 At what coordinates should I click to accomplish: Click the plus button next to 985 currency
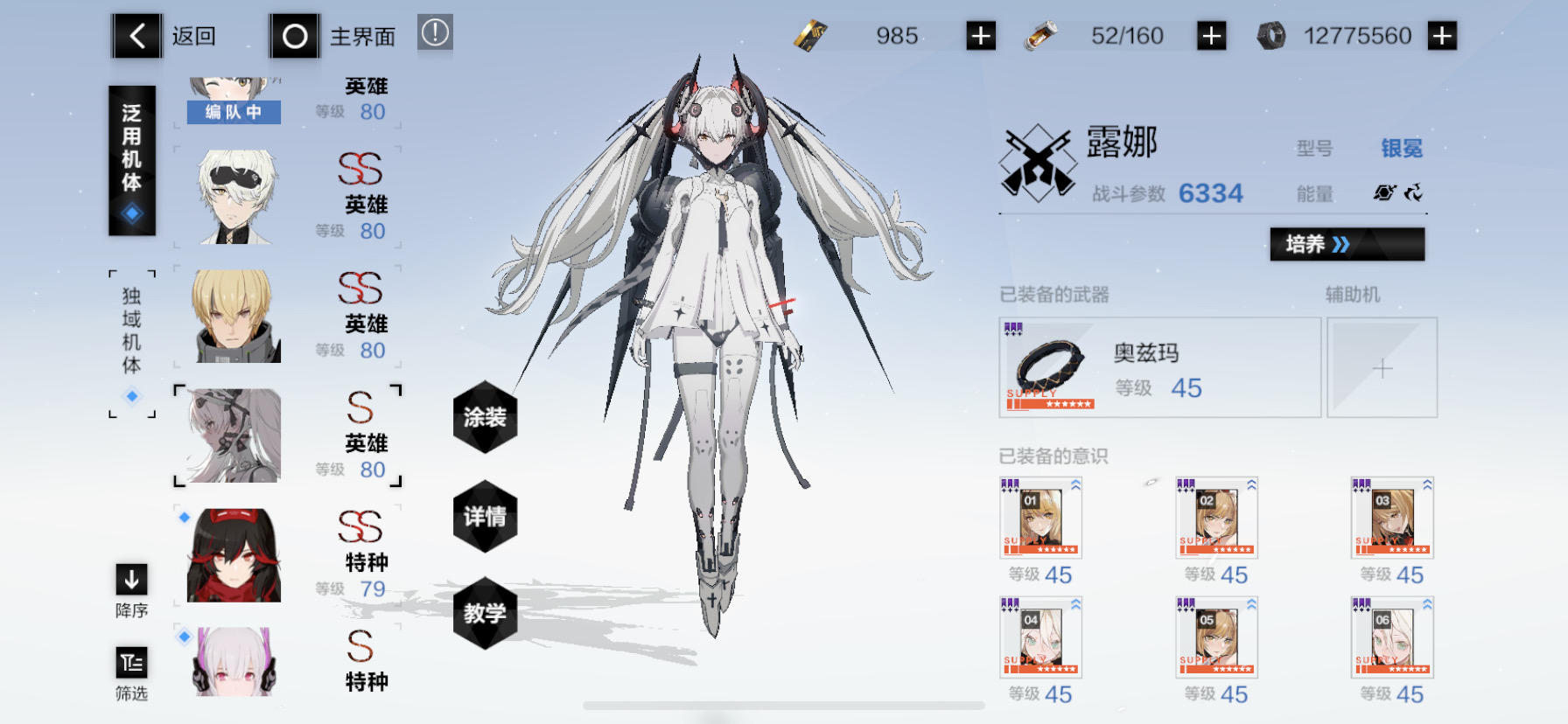click(x=980, y=36)
